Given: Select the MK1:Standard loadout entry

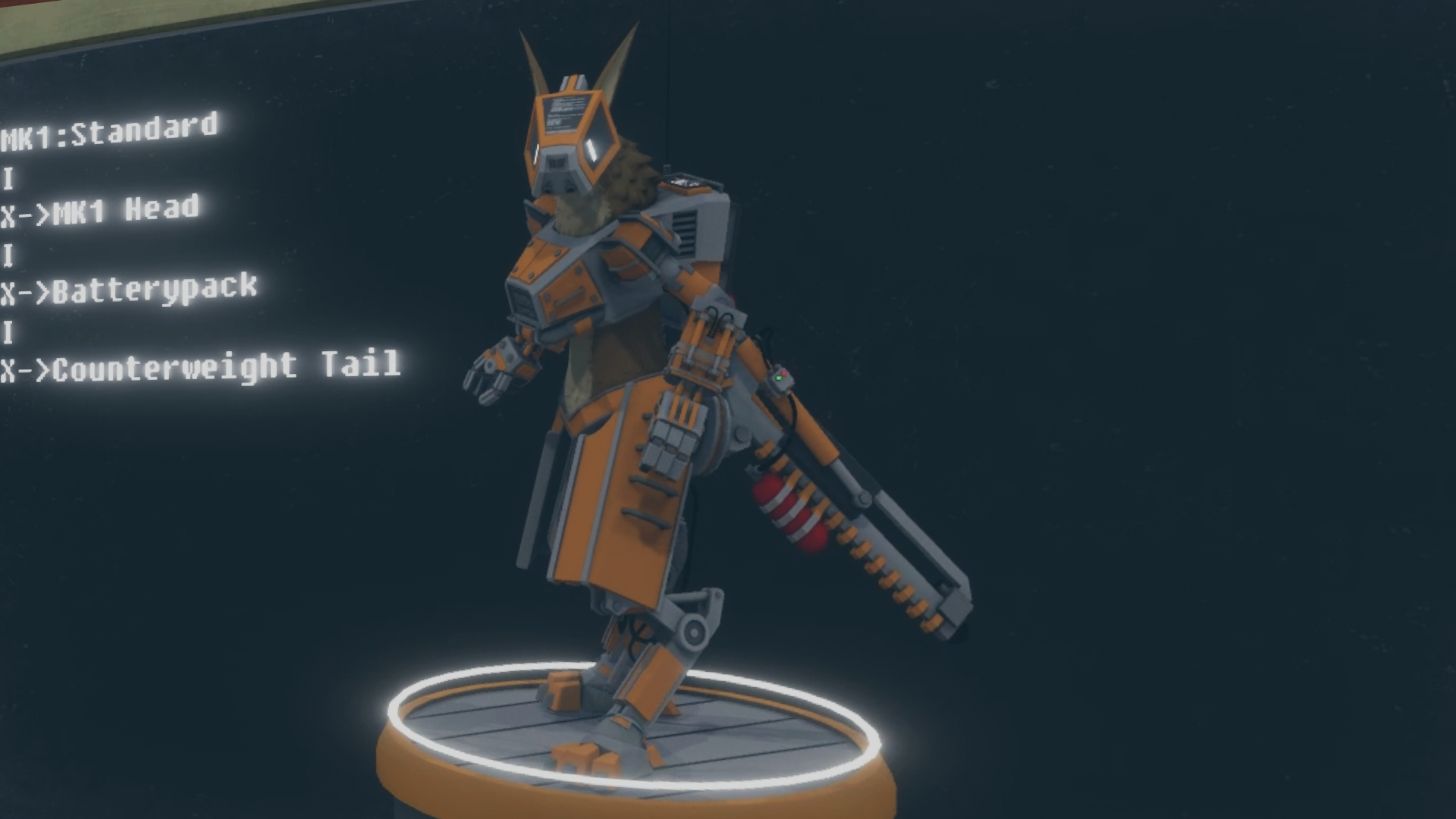Looking at the screenshot, I should click(x=110, y=133).
